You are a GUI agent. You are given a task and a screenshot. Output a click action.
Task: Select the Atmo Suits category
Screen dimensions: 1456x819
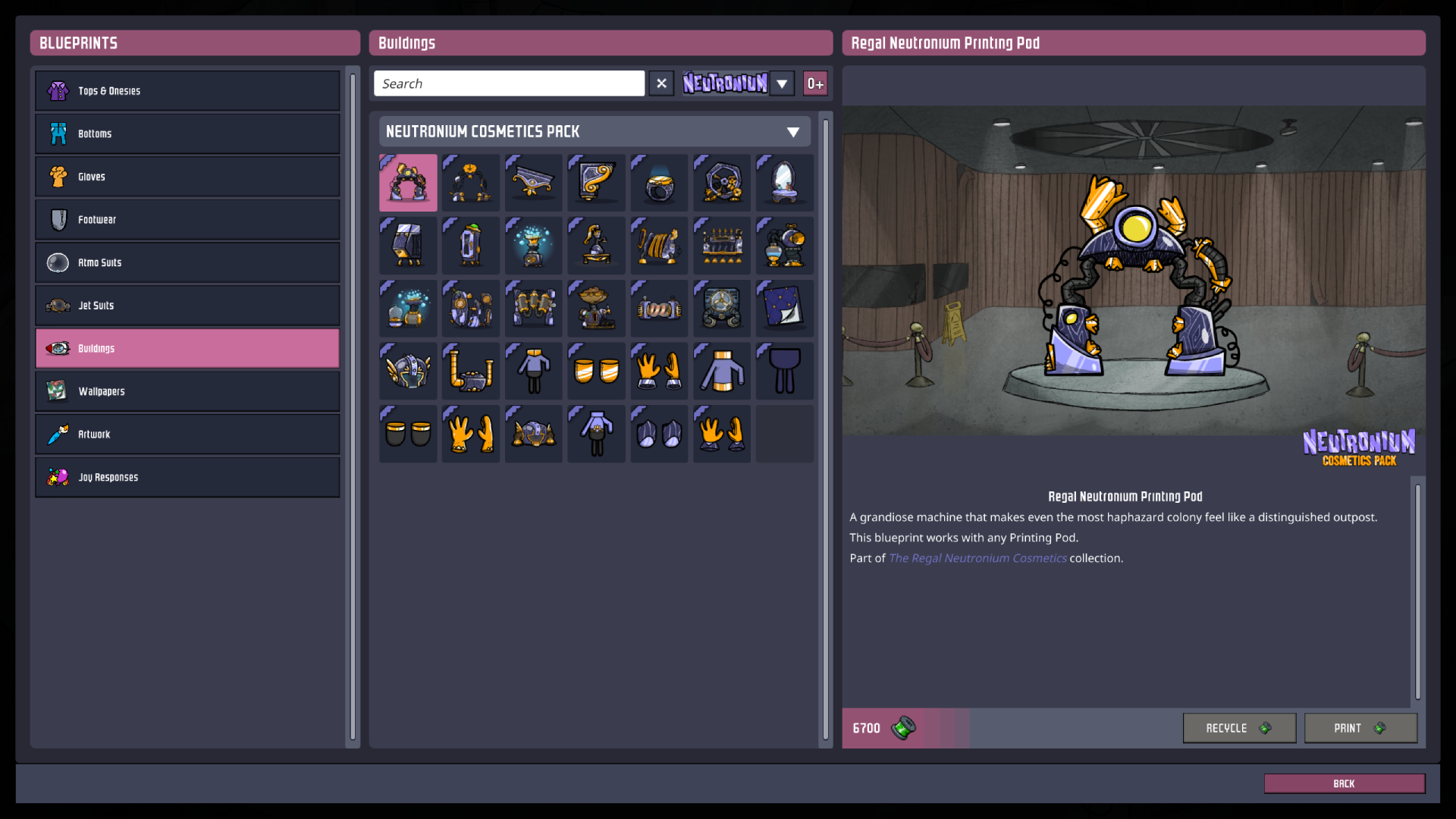click(187, 262)
